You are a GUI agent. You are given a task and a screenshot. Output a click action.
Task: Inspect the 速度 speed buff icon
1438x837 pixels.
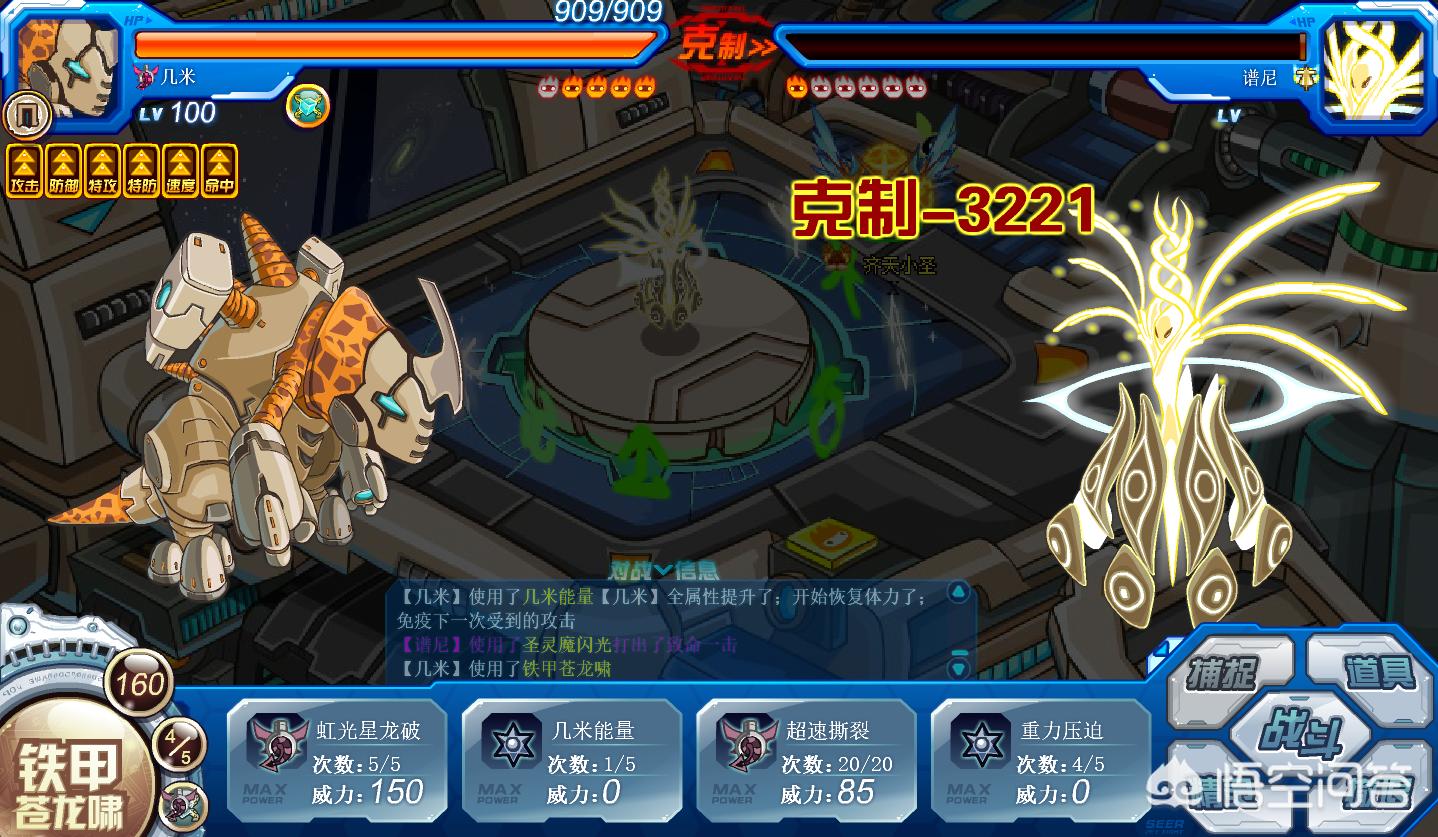[181, 171]
